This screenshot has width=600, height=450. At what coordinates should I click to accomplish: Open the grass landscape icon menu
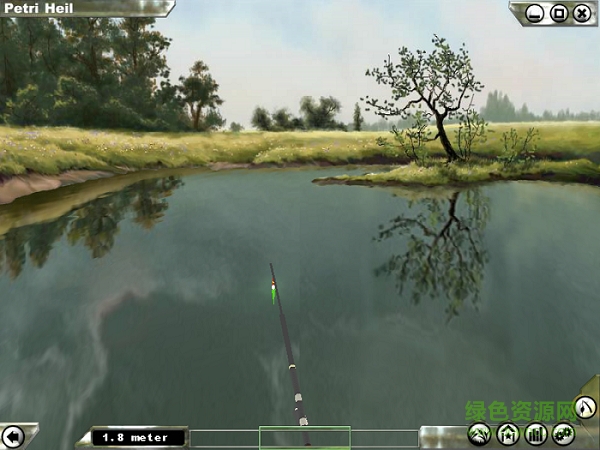tap(480, 434)
